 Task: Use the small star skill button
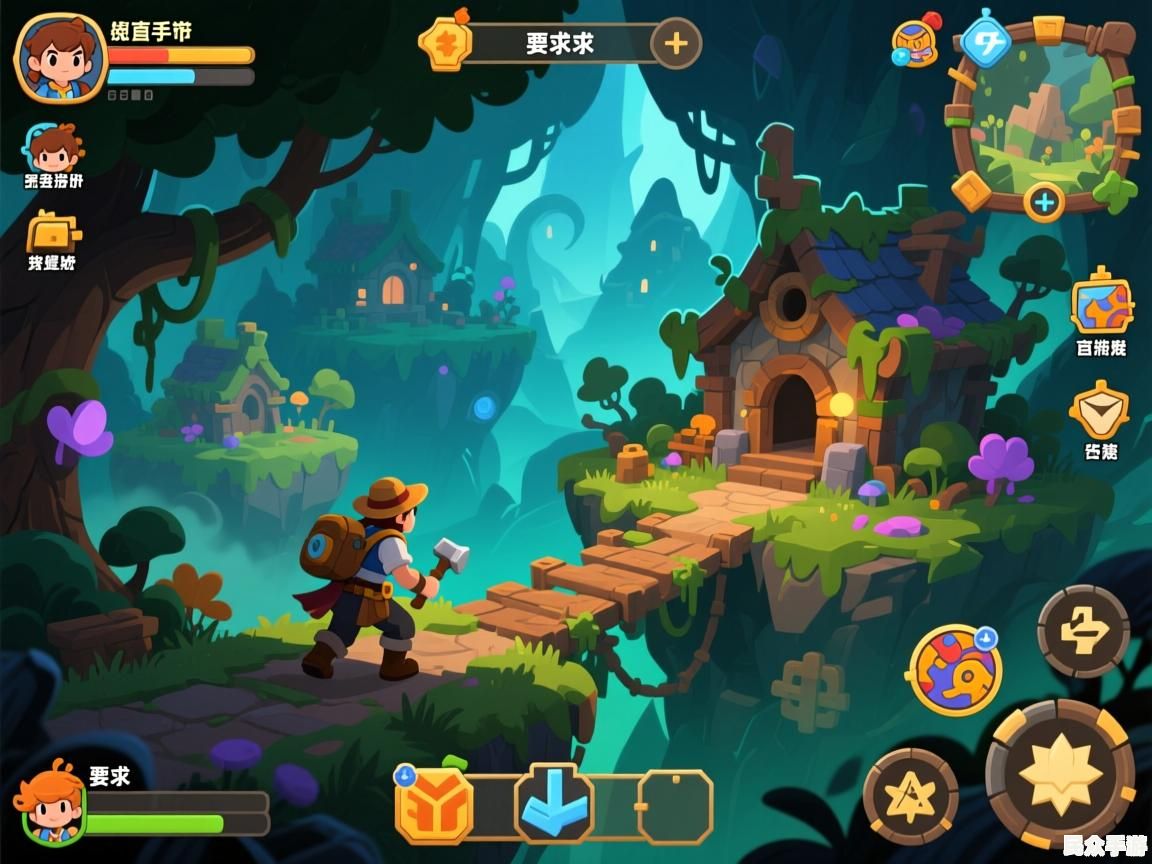tap(911, 798)
